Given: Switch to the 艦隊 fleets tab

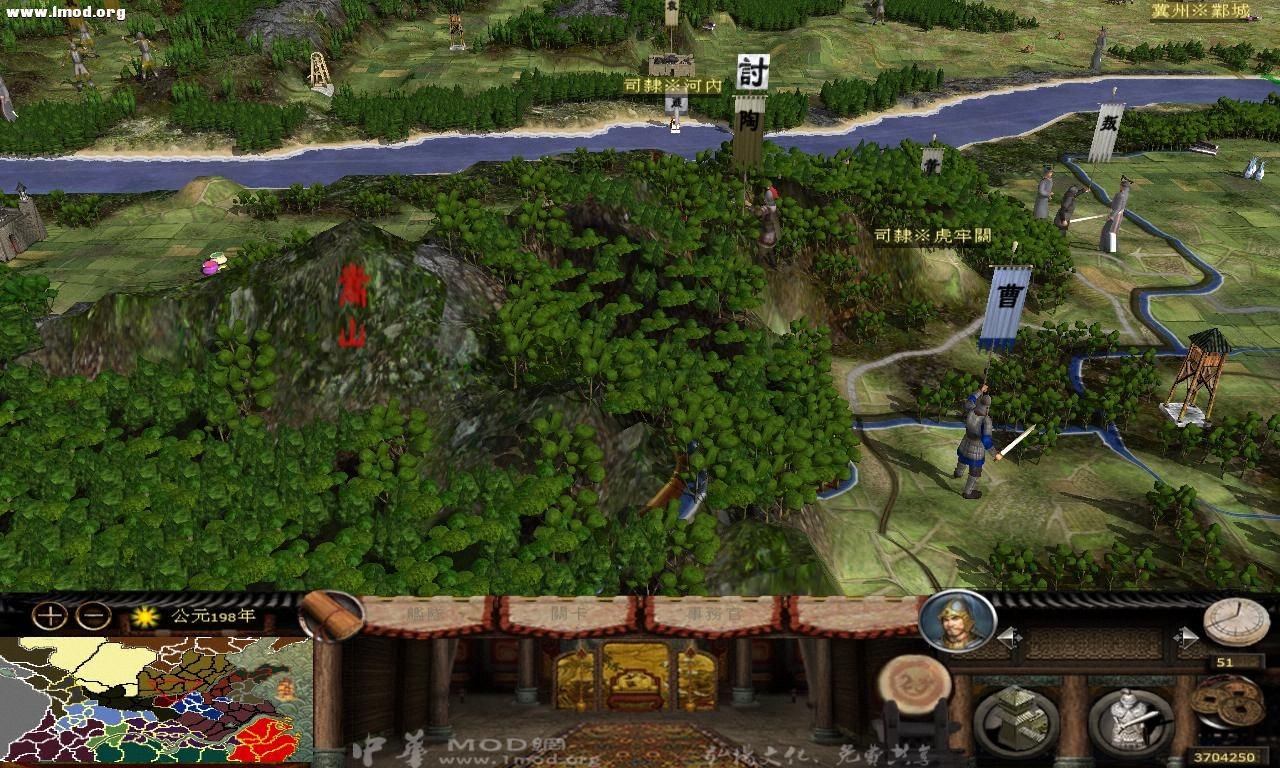Looking at the screenshot, I should click(425, 615).
